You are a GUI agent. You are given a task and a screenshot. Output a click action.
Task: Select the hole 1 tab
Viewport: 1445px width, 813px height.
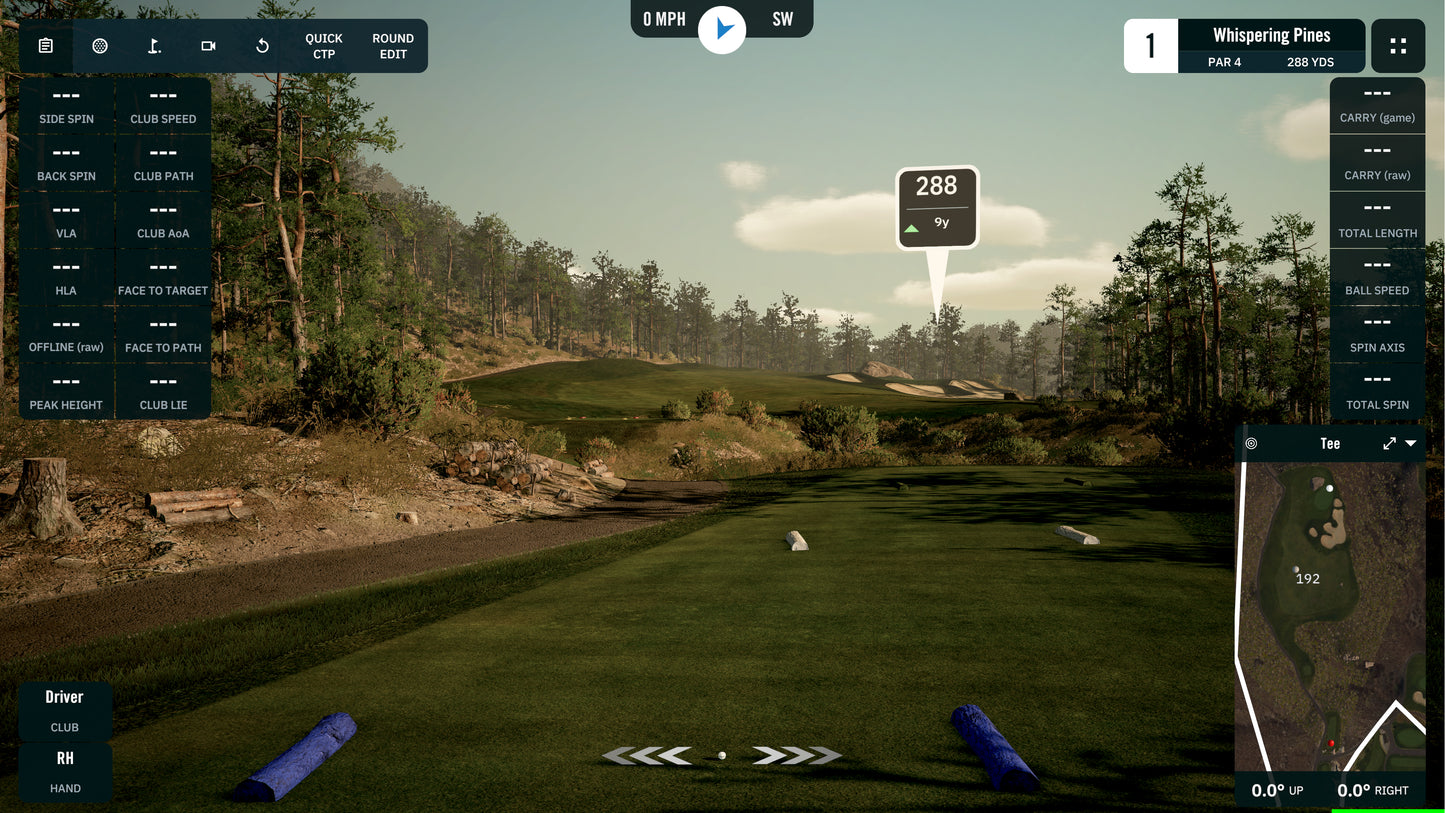1150,45
